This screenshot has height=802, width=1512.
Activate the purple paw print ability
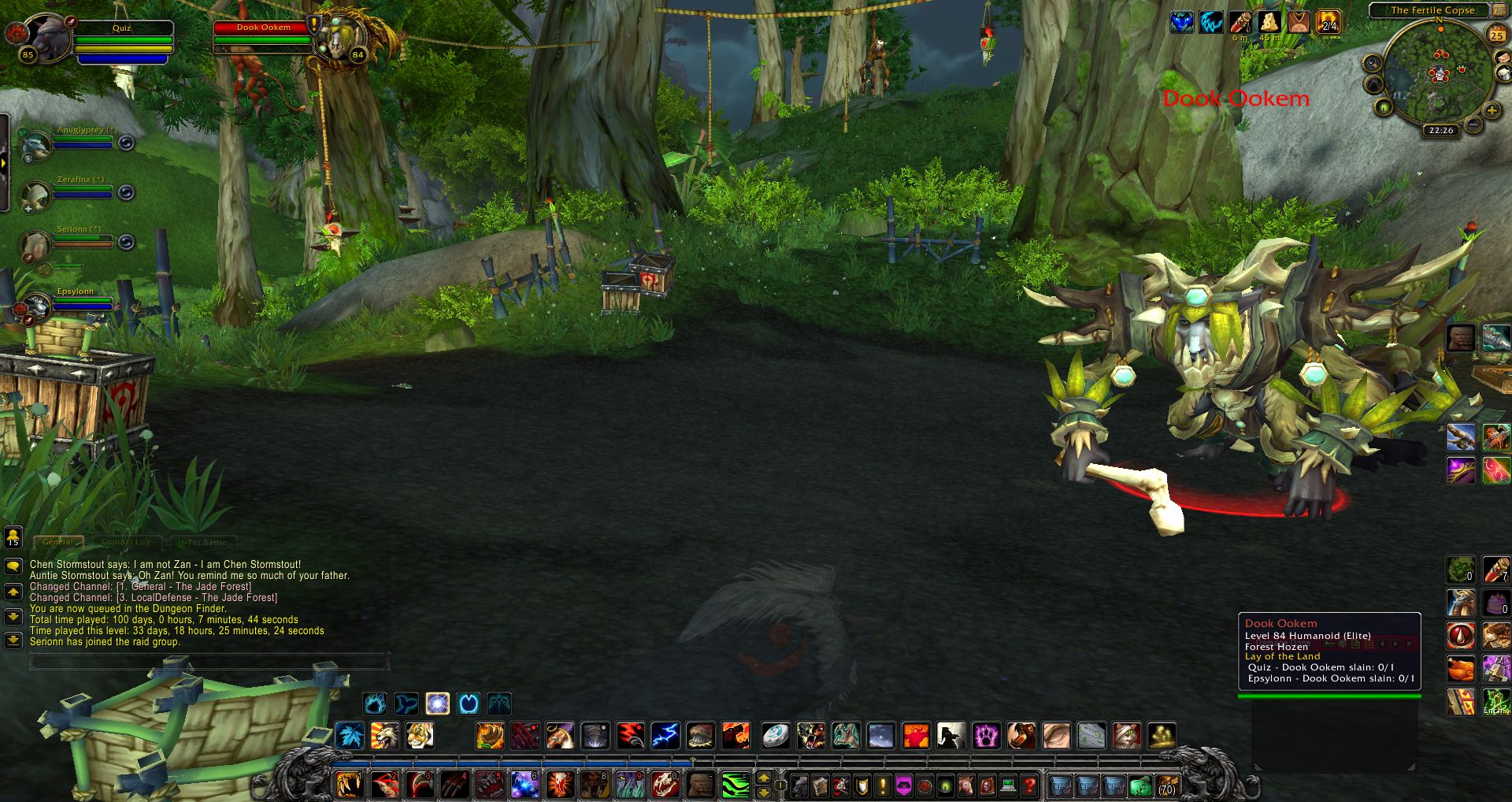click(x=986, y=736)
